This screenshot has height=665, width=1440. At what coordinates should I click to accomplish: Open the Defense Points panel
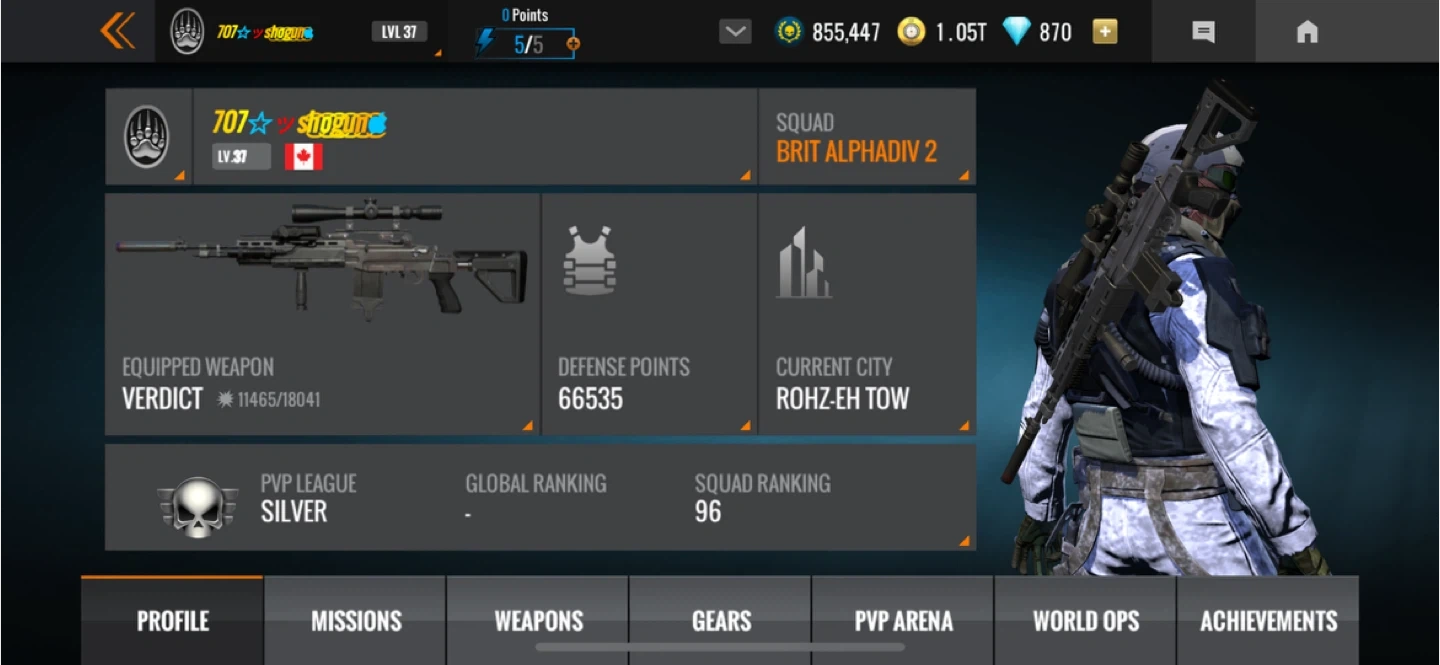[x=649, y=314]
